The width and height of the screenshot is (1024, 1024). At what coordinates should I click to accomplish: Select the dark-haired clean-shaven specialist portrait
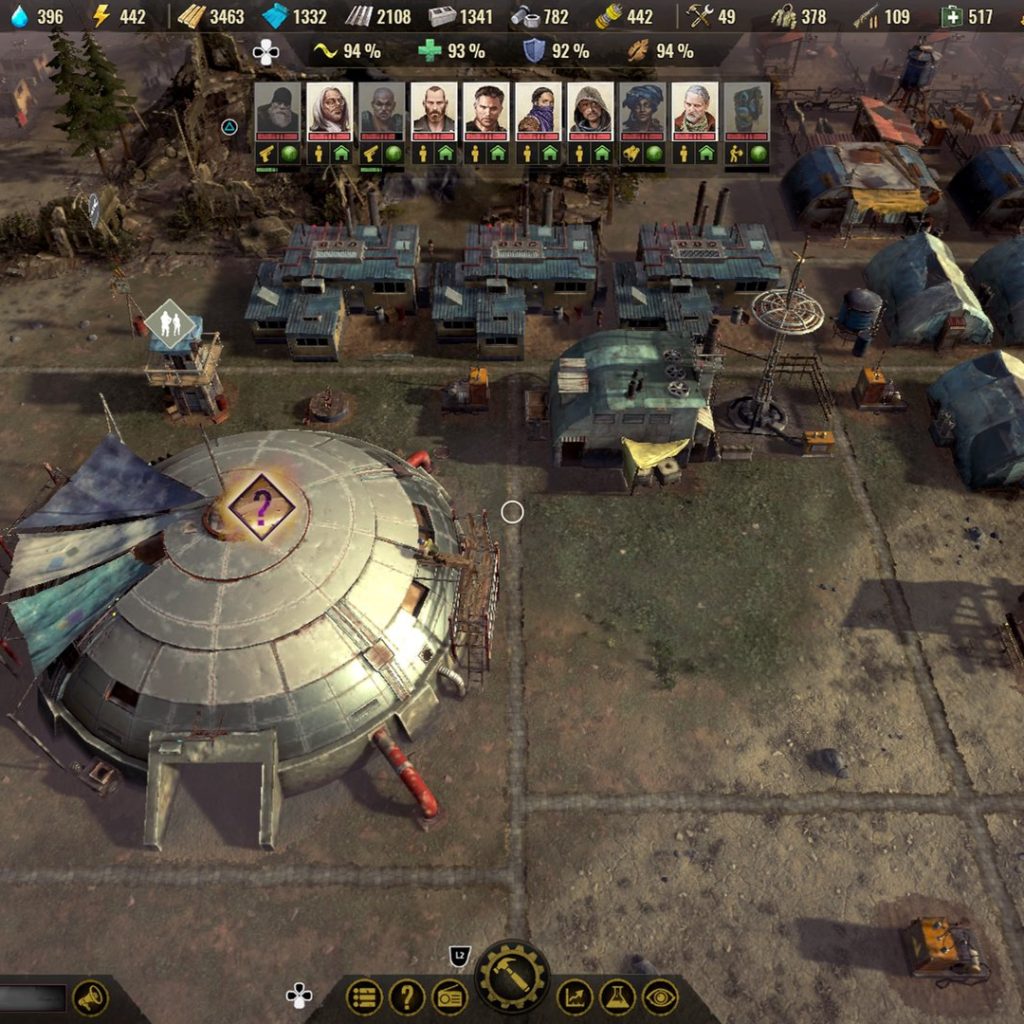(x=486, y=110)
